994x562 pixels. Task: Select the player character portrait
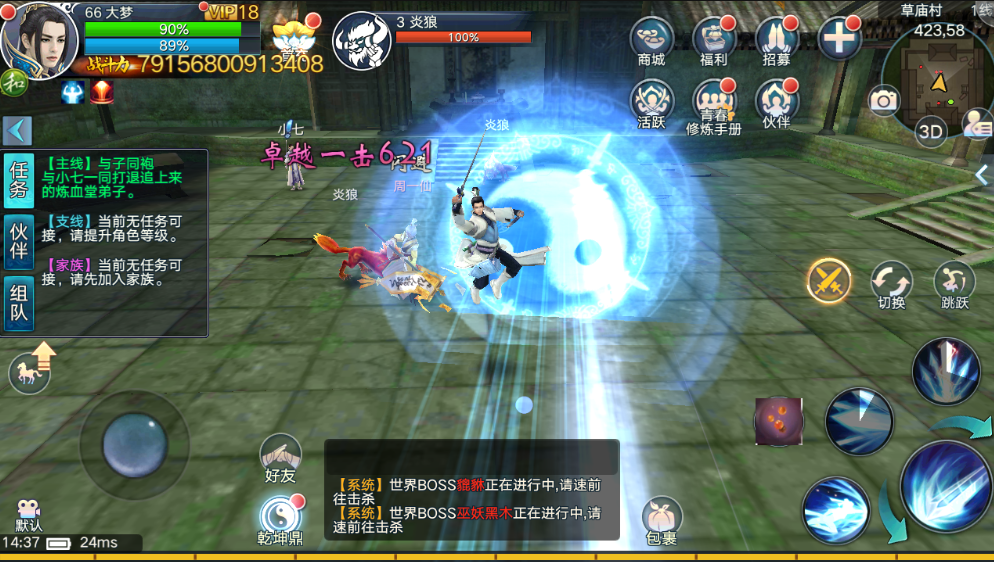pos(42,38)
